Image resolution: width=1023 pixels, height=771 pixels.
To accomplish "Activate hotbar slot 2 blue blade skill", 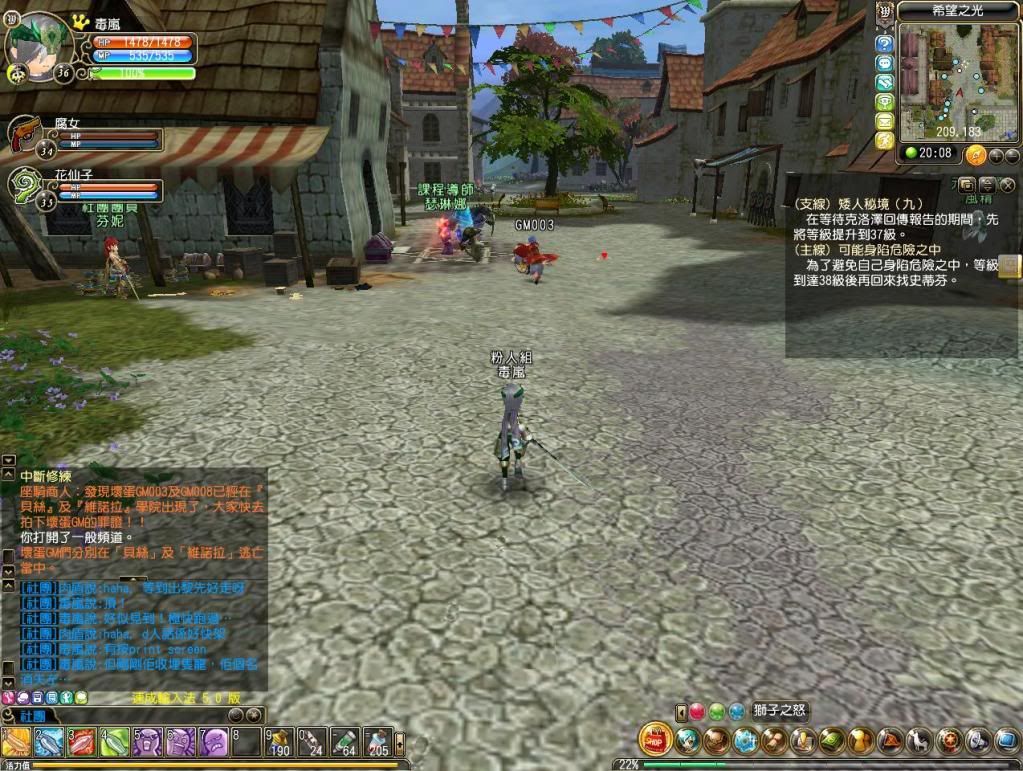I will (x=49, y=742).
